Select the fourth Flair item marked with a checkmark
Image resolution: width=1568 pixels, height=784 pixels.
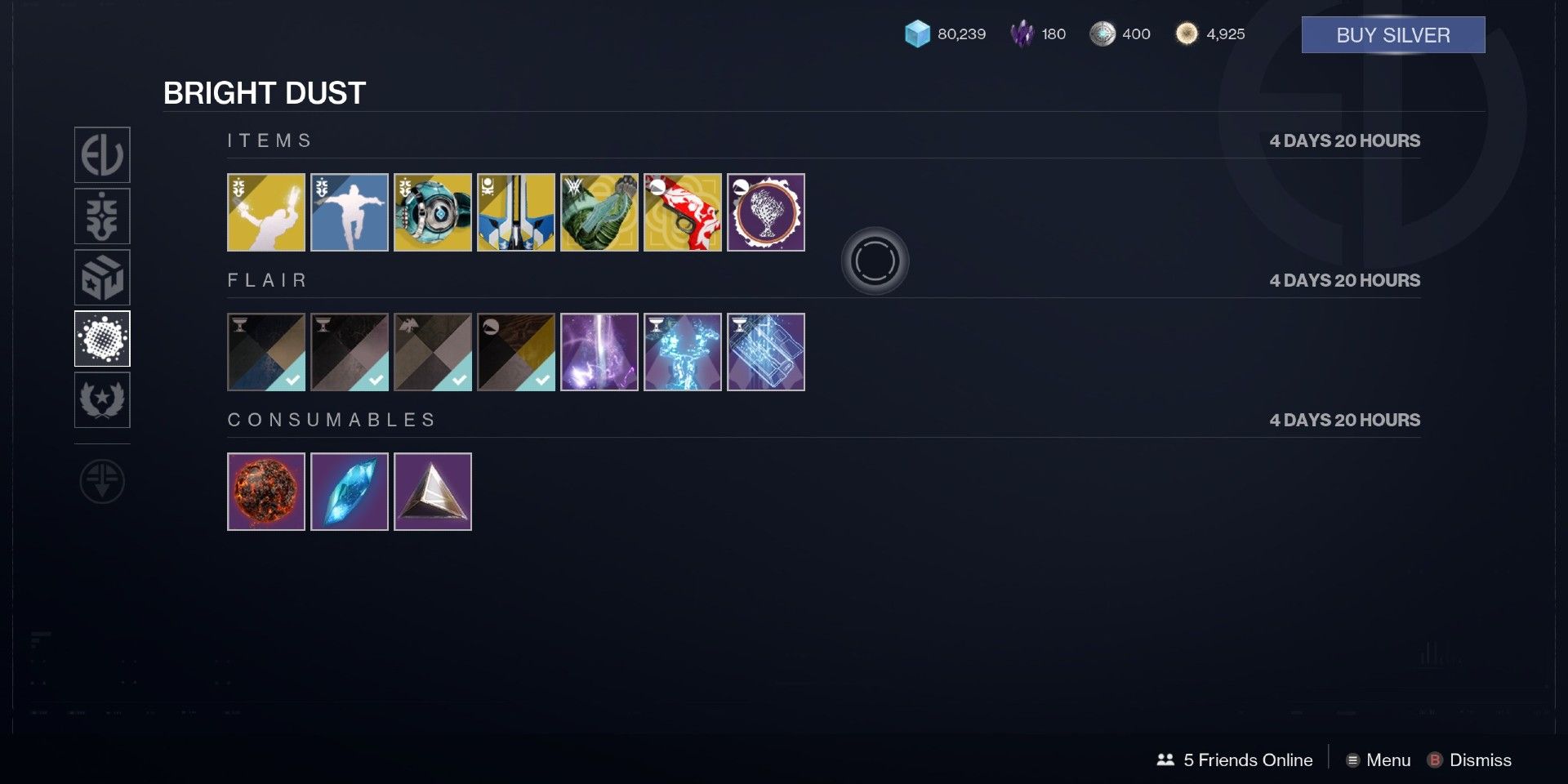pos(516,352)
